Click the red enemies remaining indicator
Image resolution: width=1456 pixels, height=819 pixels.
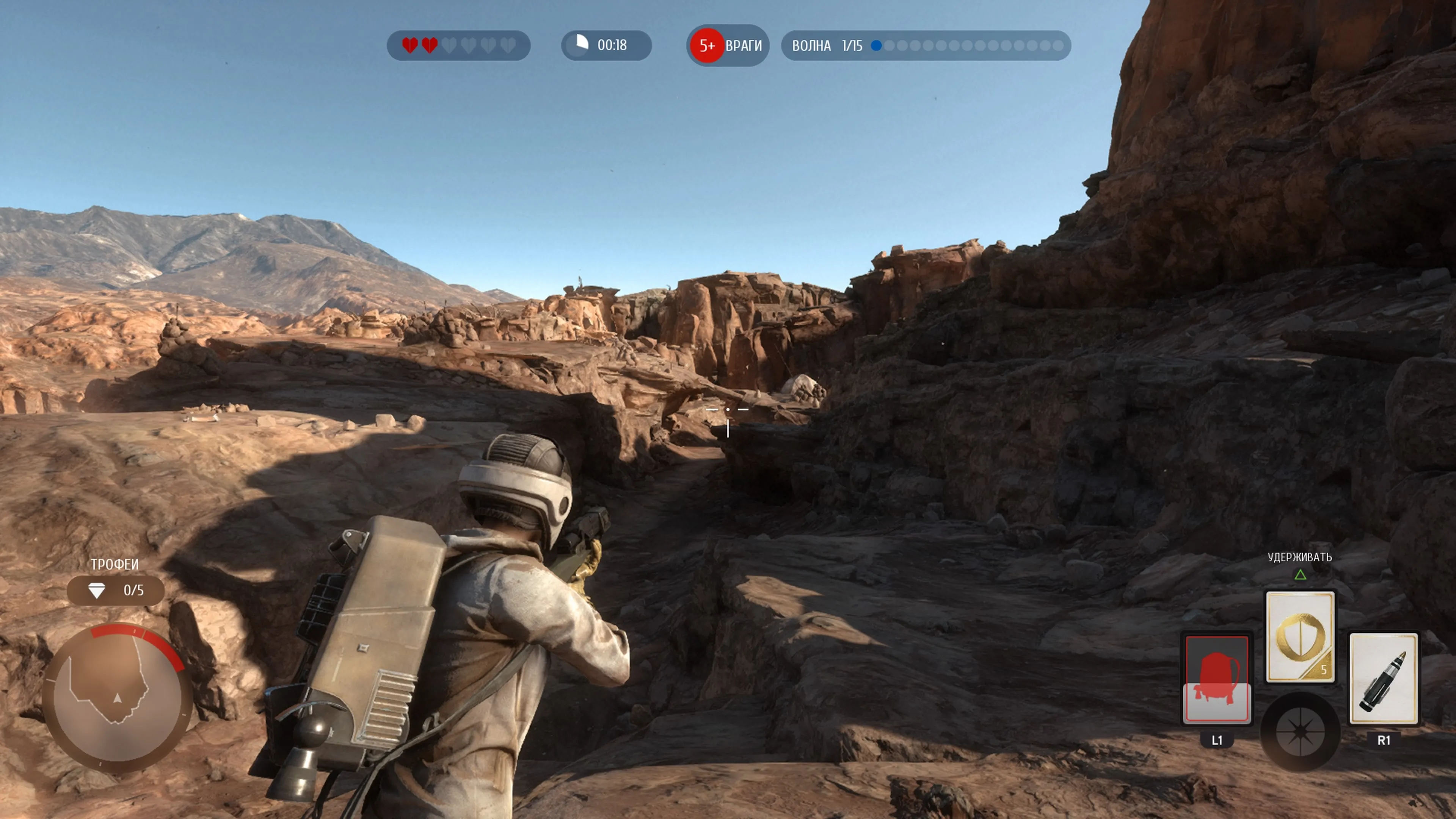click(728, 45)
